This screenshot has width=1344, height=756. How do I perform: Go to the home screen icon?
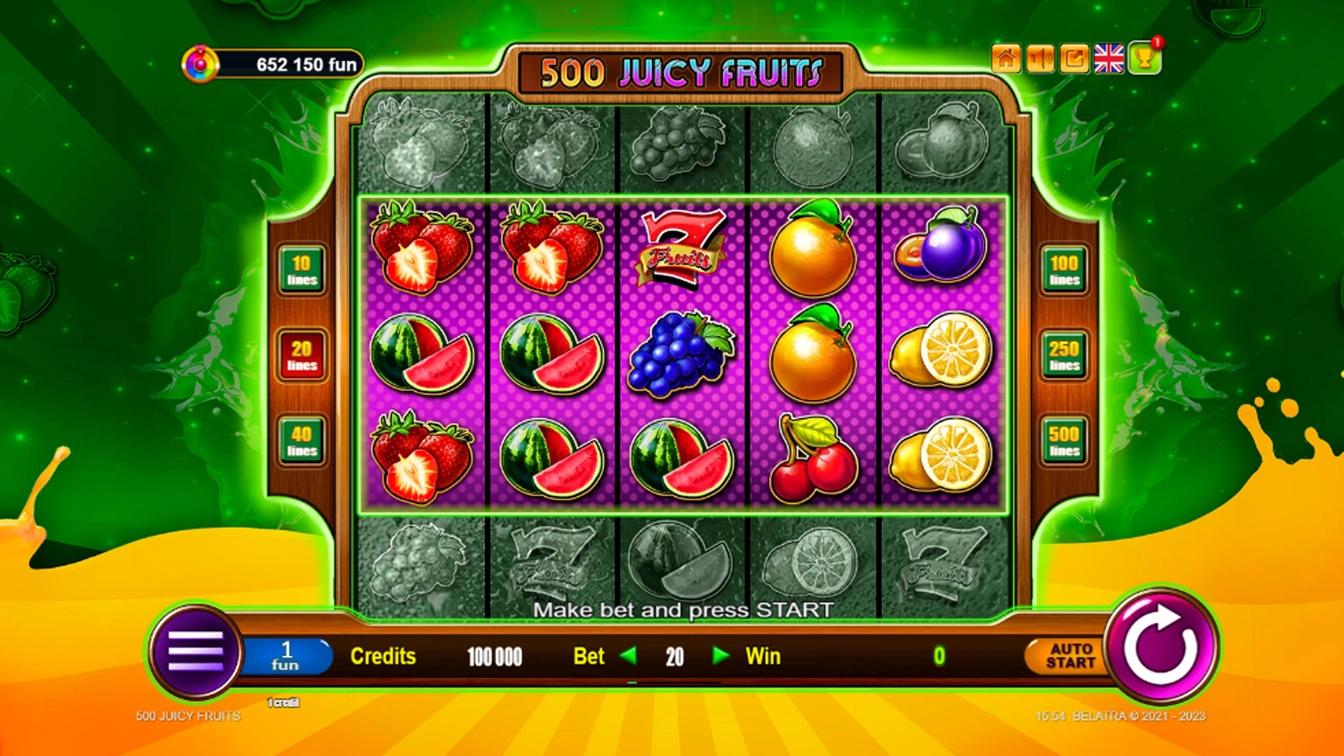[x=1006, y=59]
